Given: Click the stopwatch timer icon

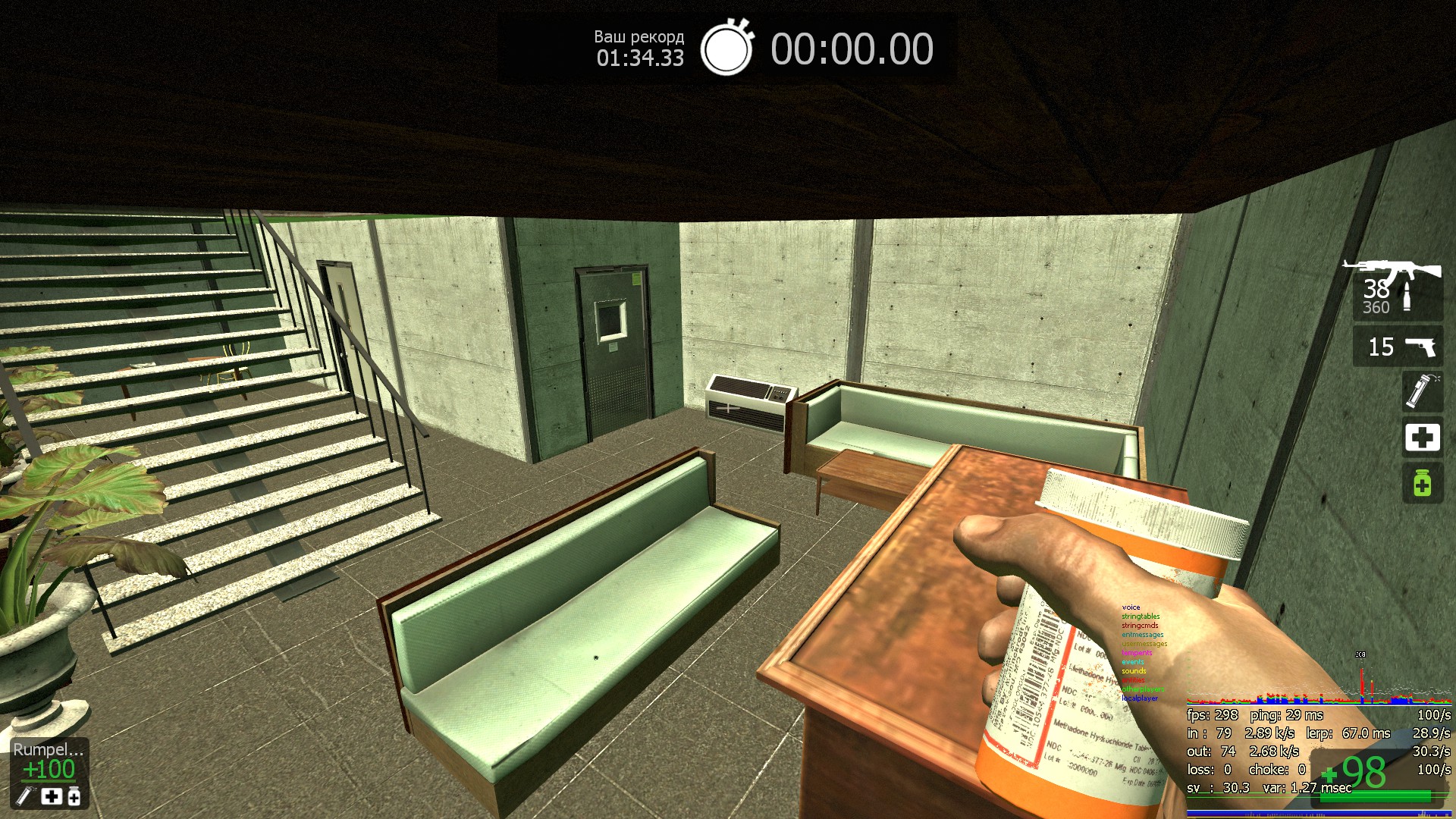Looking at the screenshot, I should (x=726, y=48).
